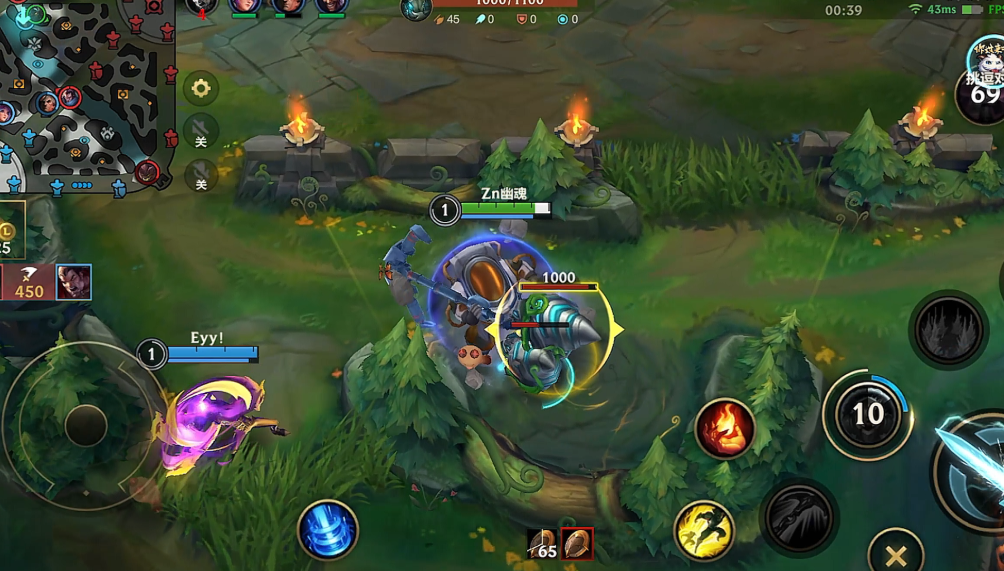This screenshot has width=1004, height=571.
Task: Cast the Ignite summoner spell
Action: click(724, 429)
